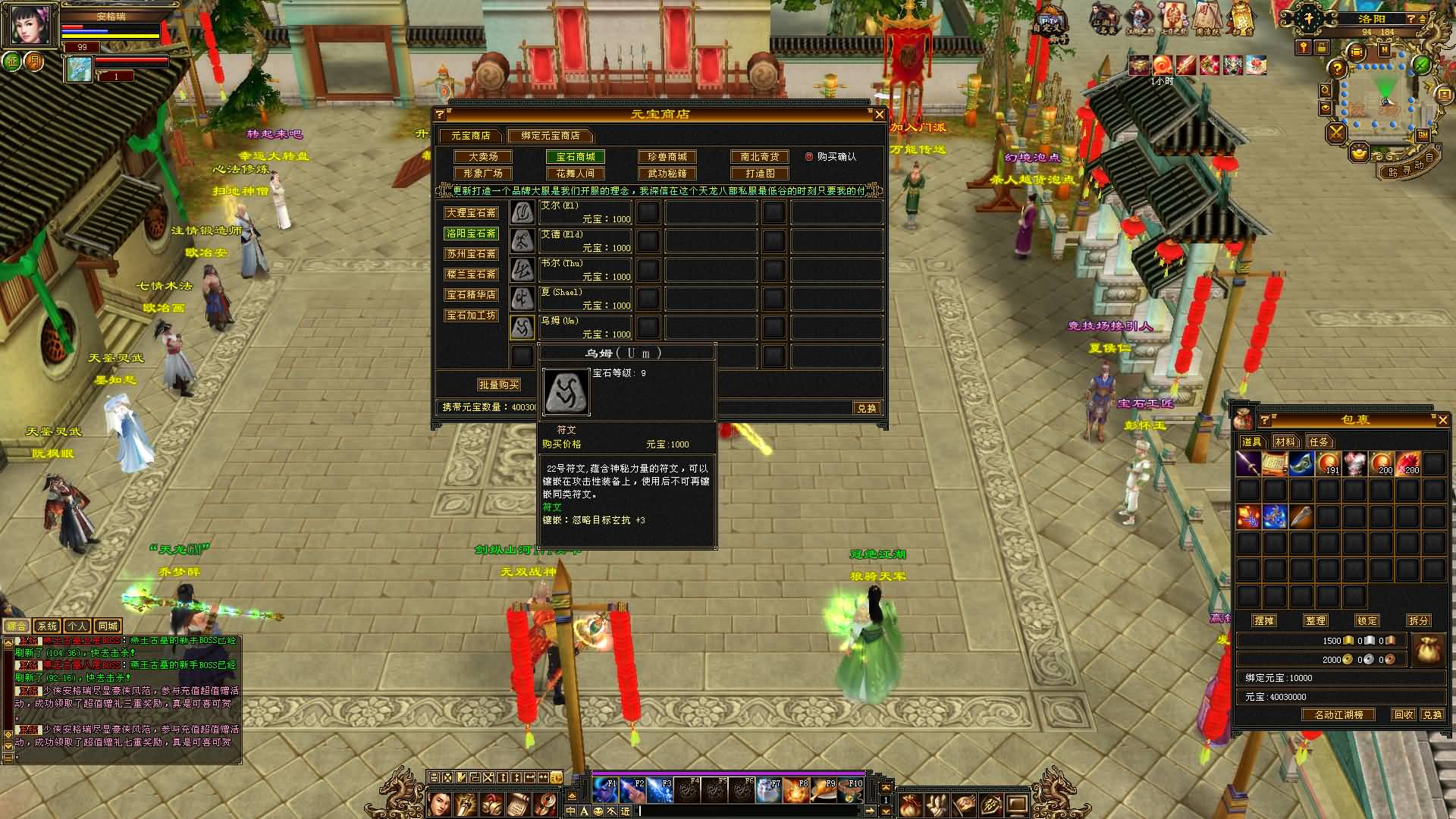Select the 宝石加工坊 entry
This screenshot has height=819, width=1456.
(471, 315)
